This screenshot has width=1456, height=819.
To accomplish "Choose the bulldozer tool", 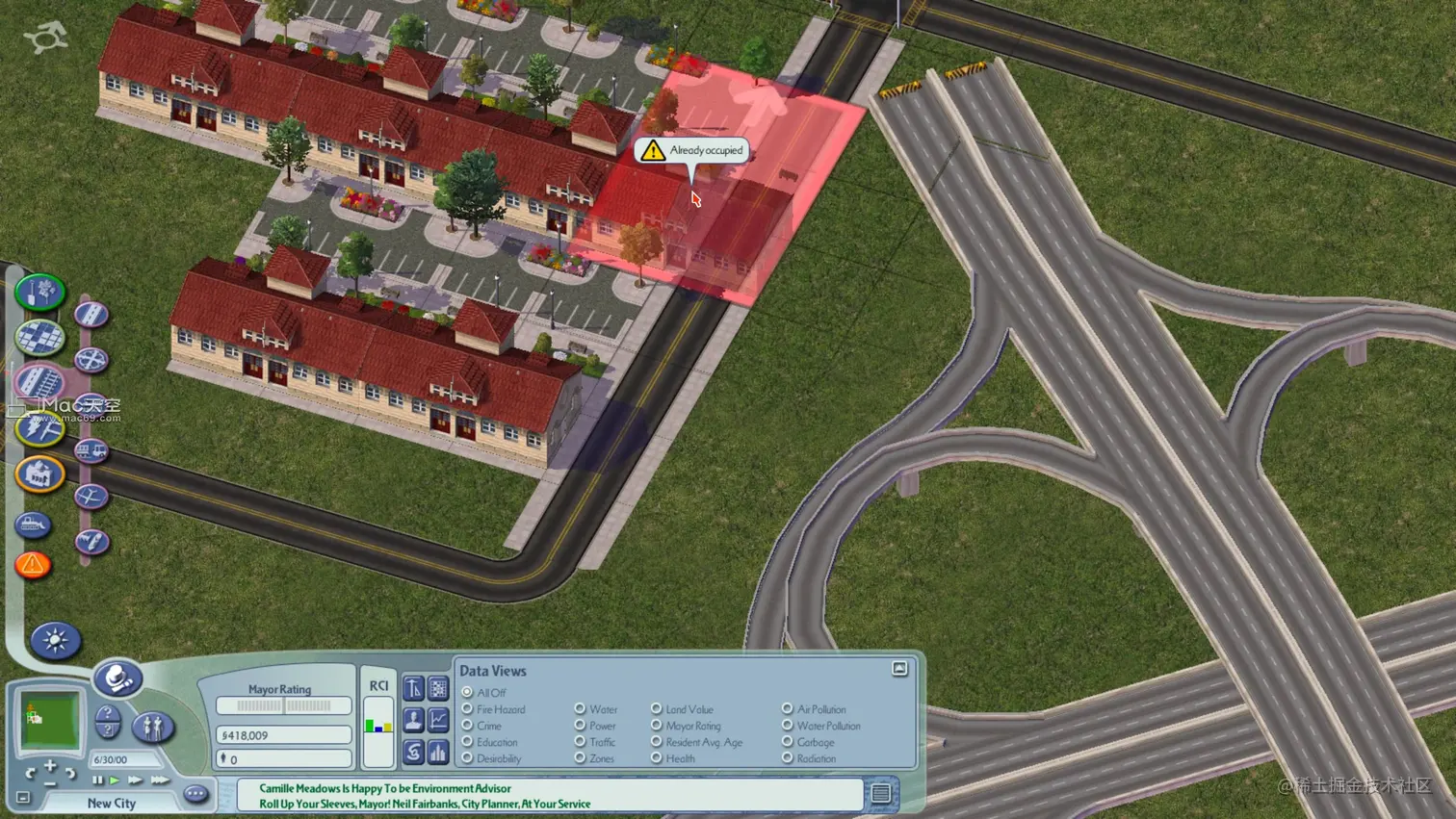I will [x=34, y=525].
